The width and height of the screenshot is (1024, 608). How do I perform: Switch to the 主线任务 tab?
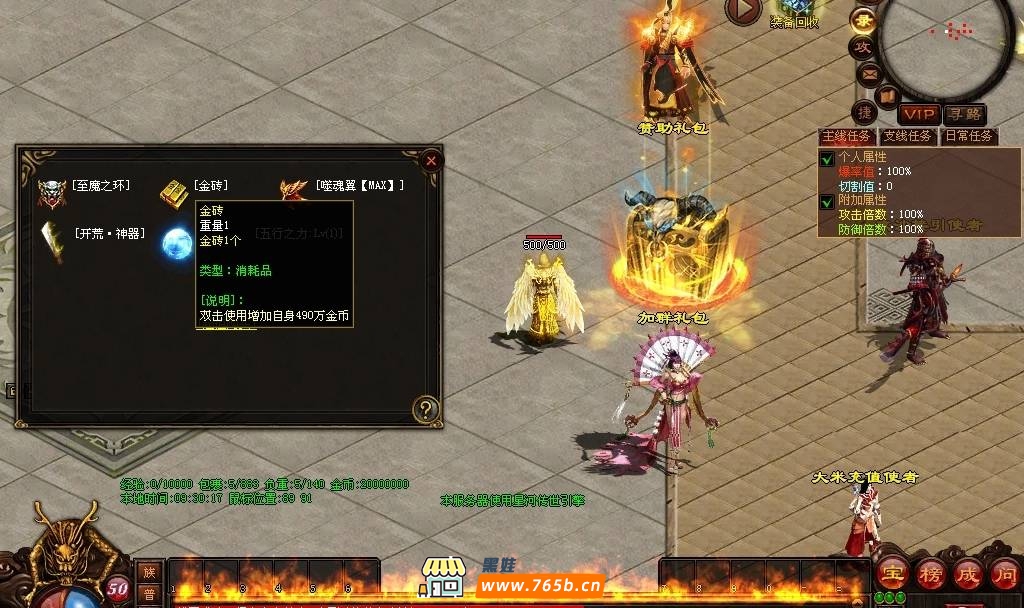tap(847, 136)
